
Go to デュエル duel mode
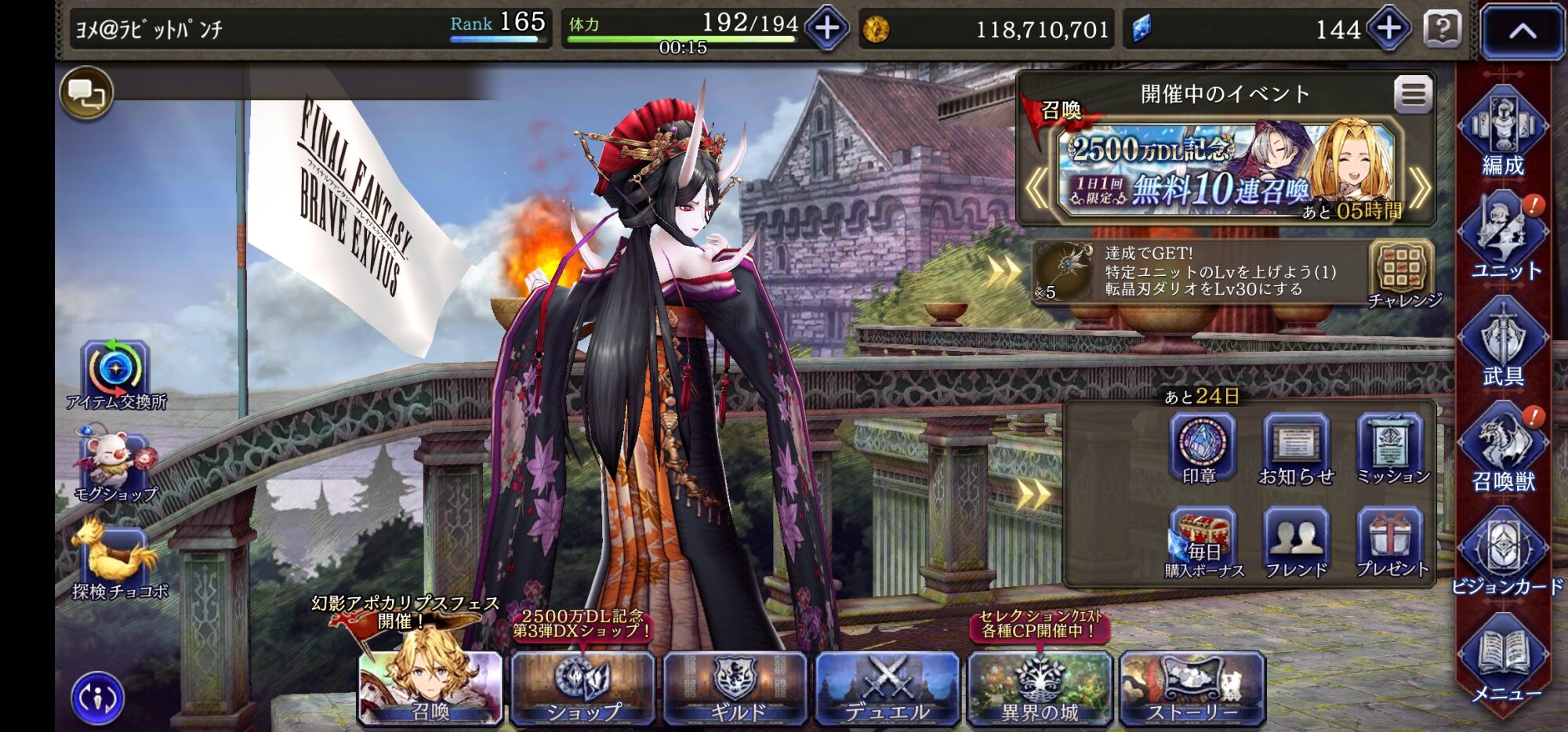tap(887, 687)
